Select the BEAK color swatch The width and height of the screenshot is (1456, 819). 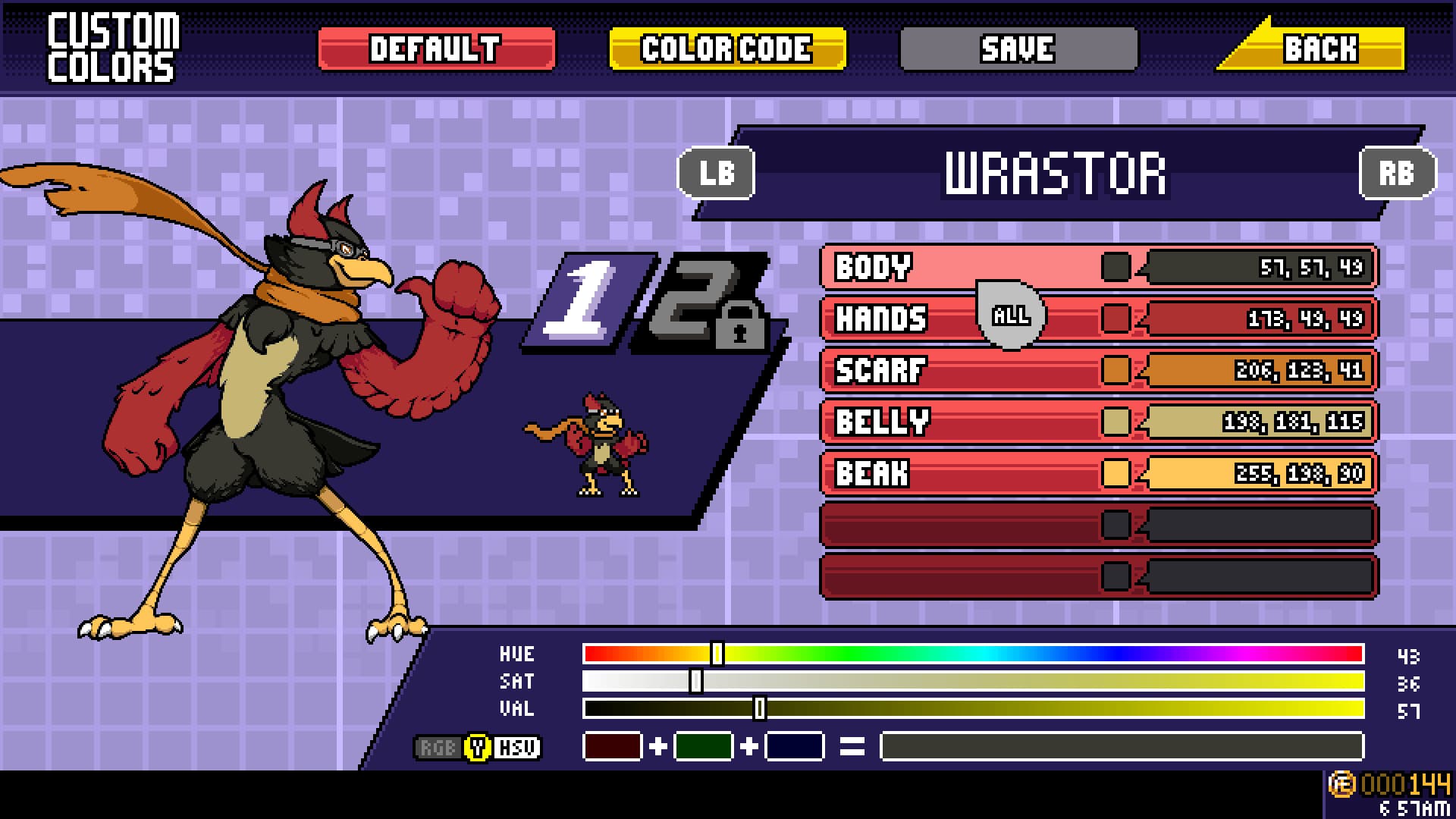tap(1115, 474)
